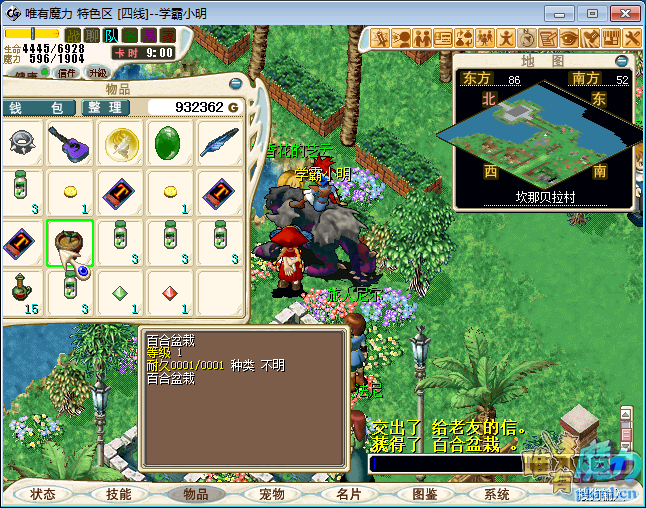Click the eye icon in top toolbar
Image resolution: width=646 pixels, height=508 pixels.
click(568, 38)
